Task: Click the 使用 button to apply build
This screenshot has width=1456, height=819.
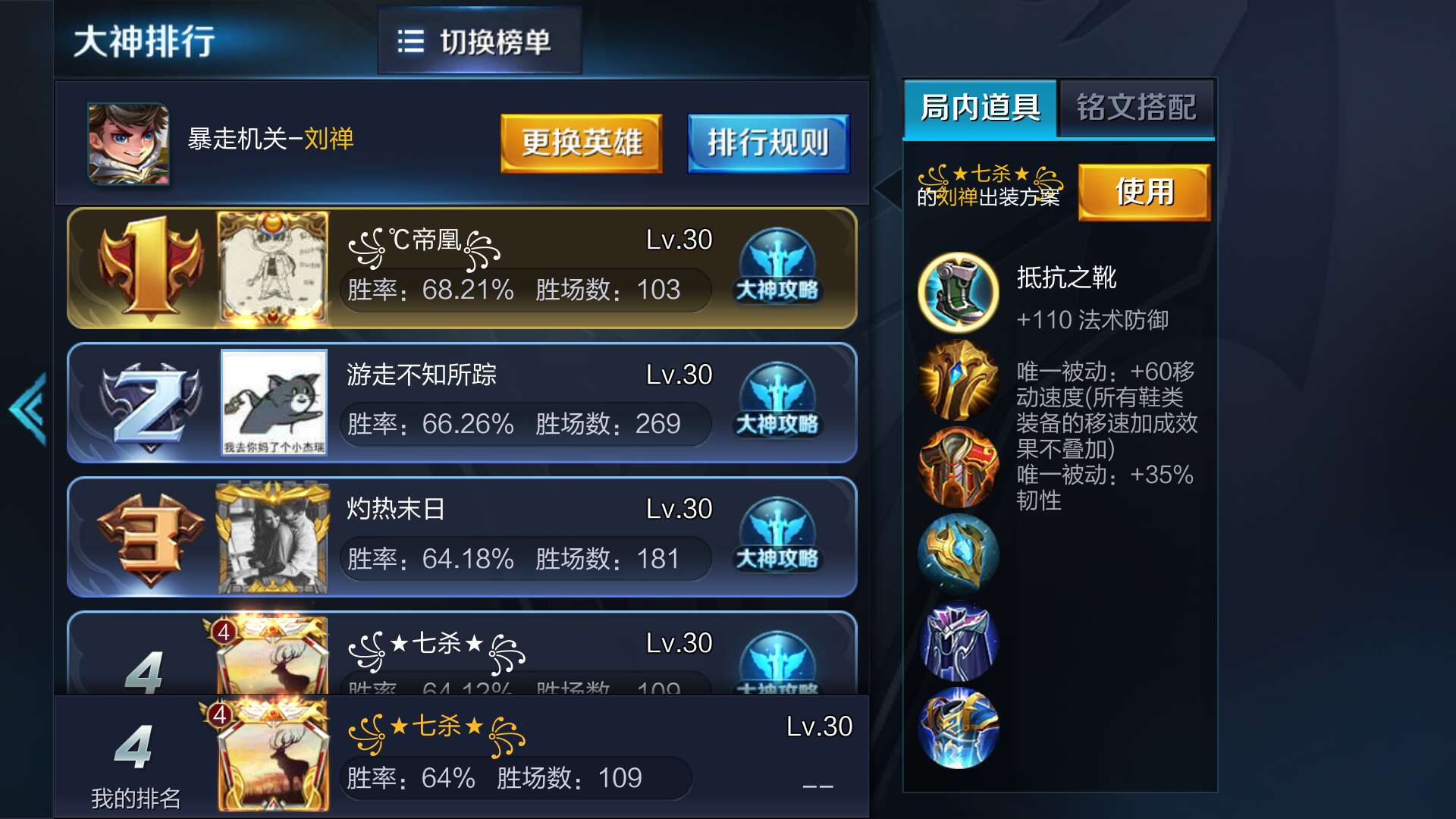Action: (1145, 191)
